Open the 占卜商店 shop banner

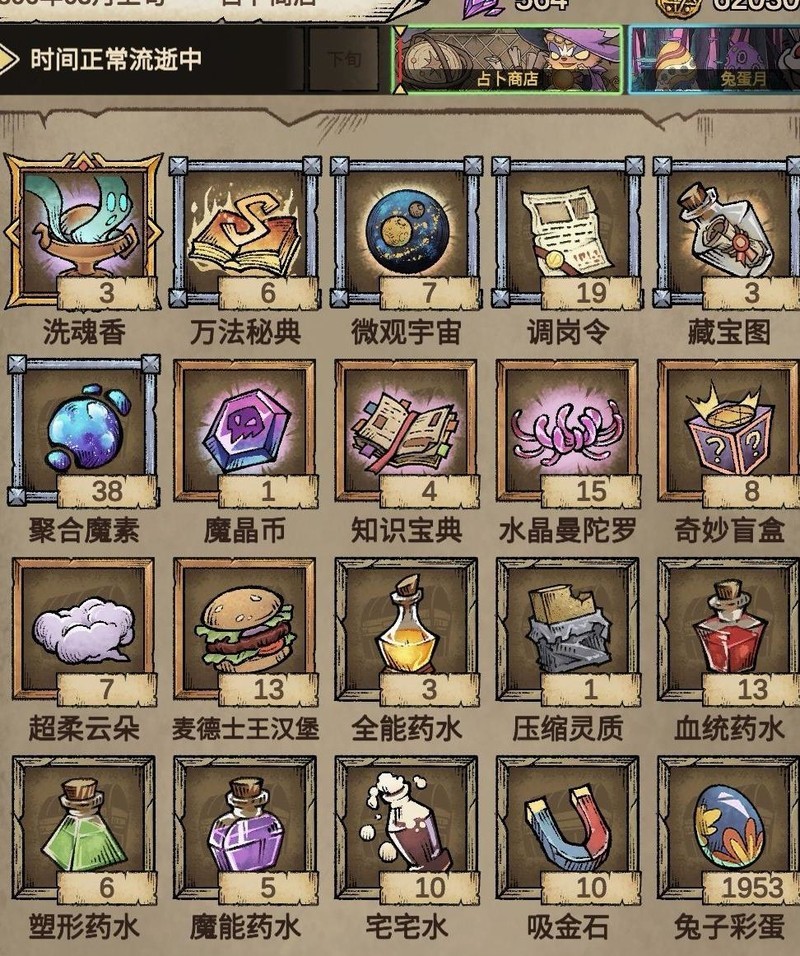(x=507, y=60)
